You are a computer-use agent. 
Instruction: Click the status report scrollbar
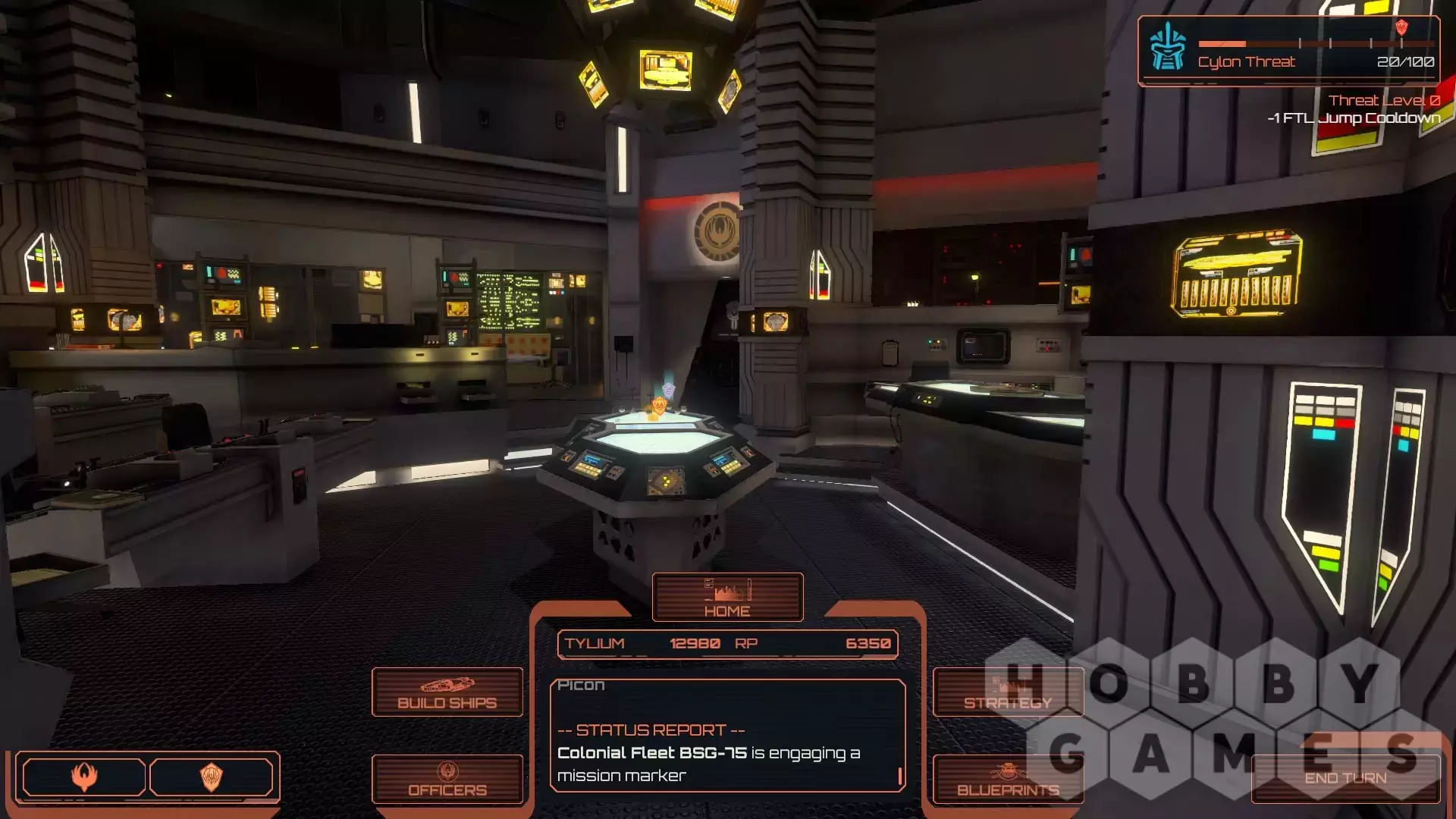(900, 775)
